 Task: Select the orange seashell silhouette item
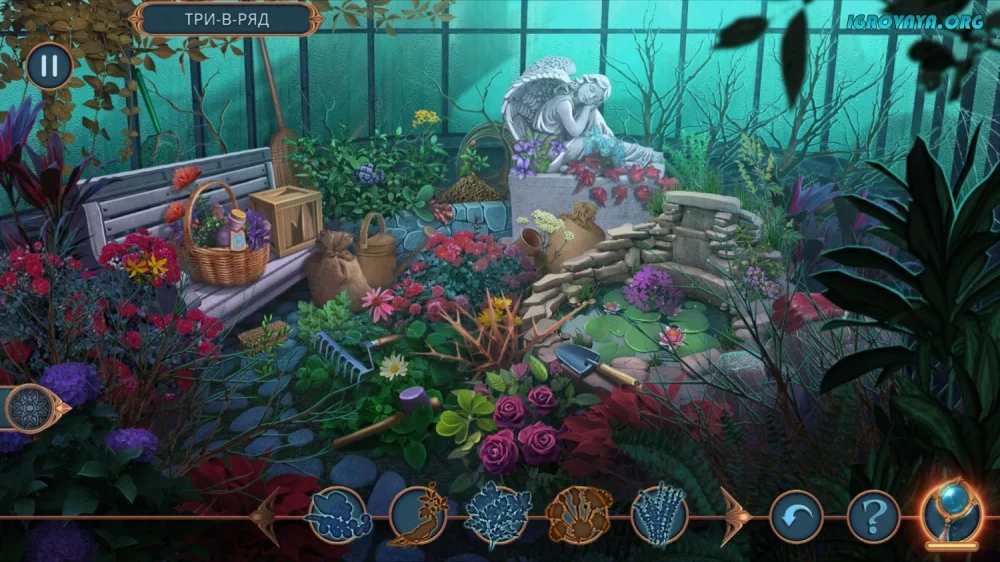click(579, 515)
